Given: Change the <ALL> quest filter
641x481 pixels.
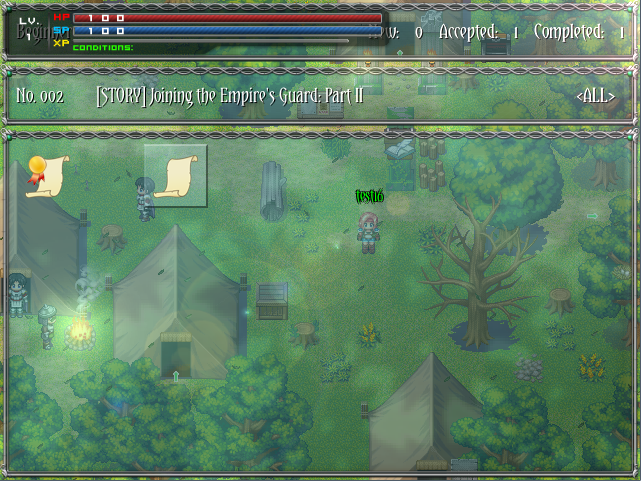Looking at the screenshot, I should 596,96.
